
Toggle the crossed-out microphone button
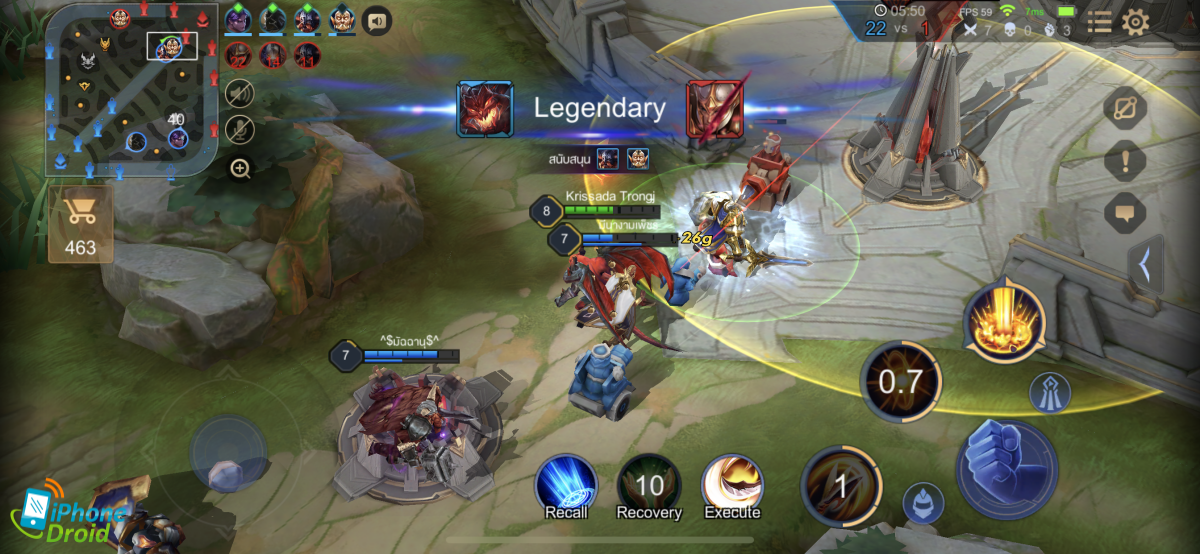click(240, 130)
